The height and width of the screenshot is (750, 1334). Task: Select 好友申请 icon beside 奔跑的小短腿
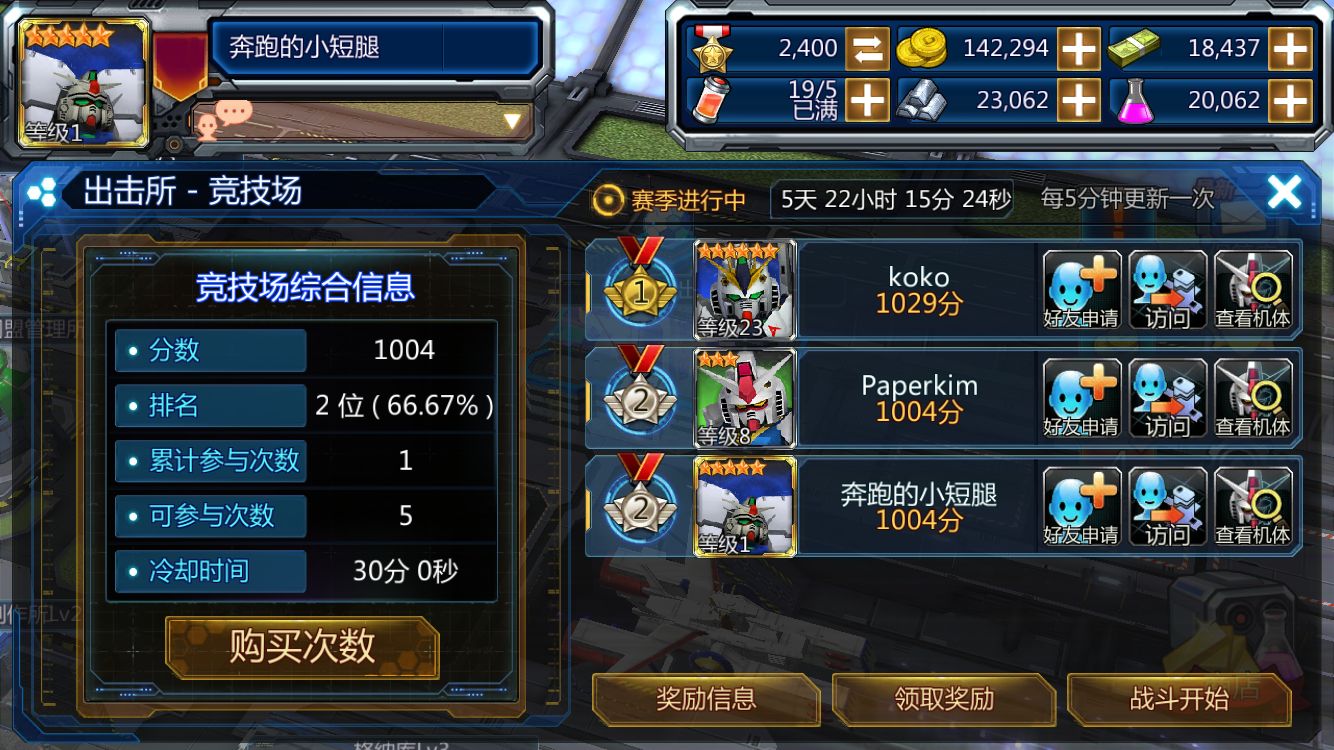[1083, 505]
